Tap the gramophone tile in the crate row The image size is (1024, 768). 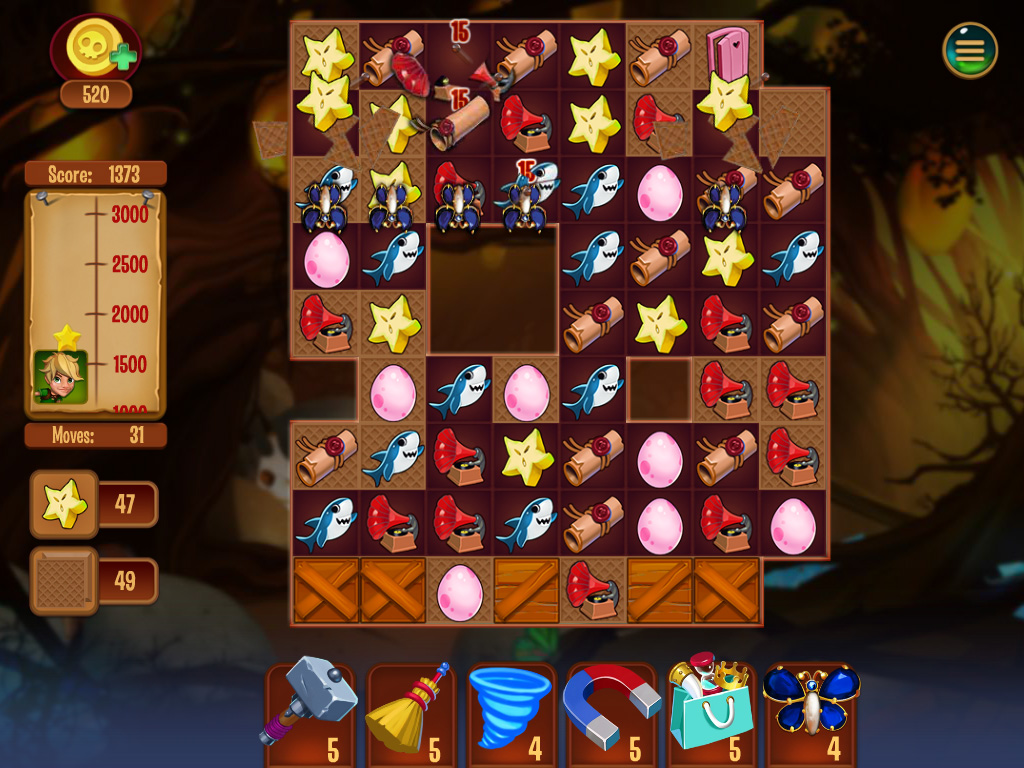pyautogui.click(x=593, y=590)
